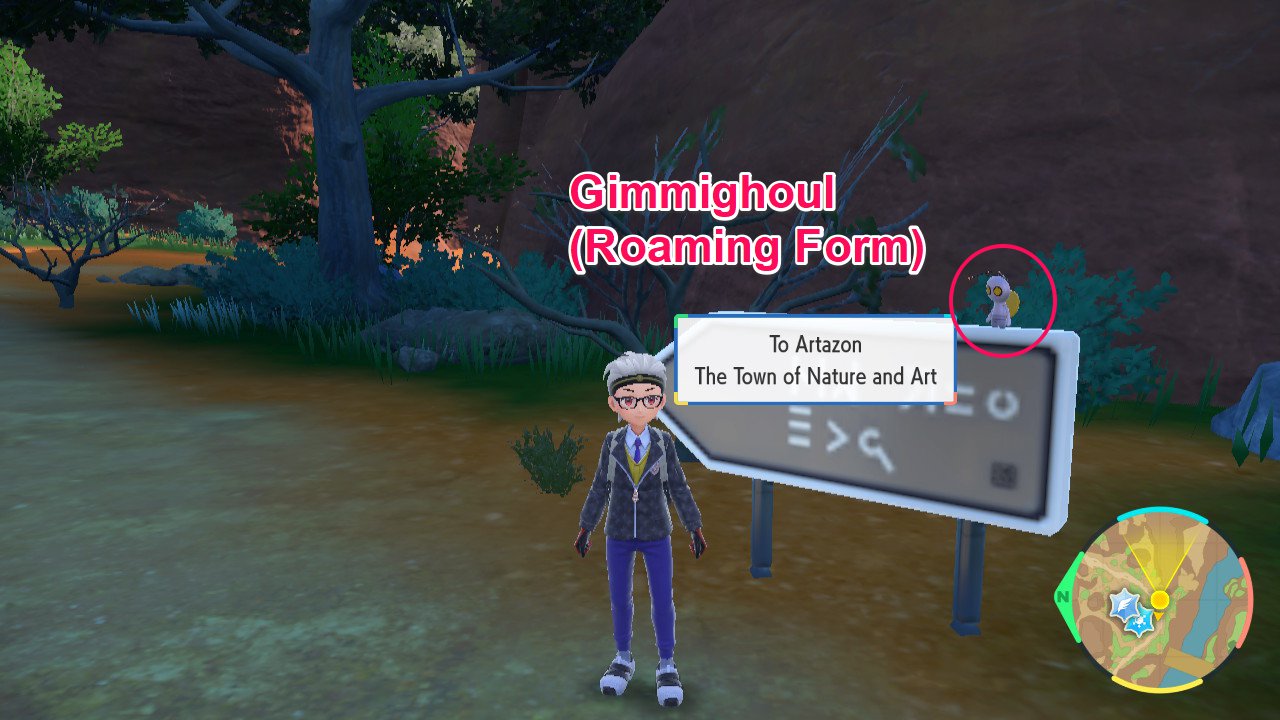Click the magnifying-glass glyph on the signboard

tap(875, 446)
